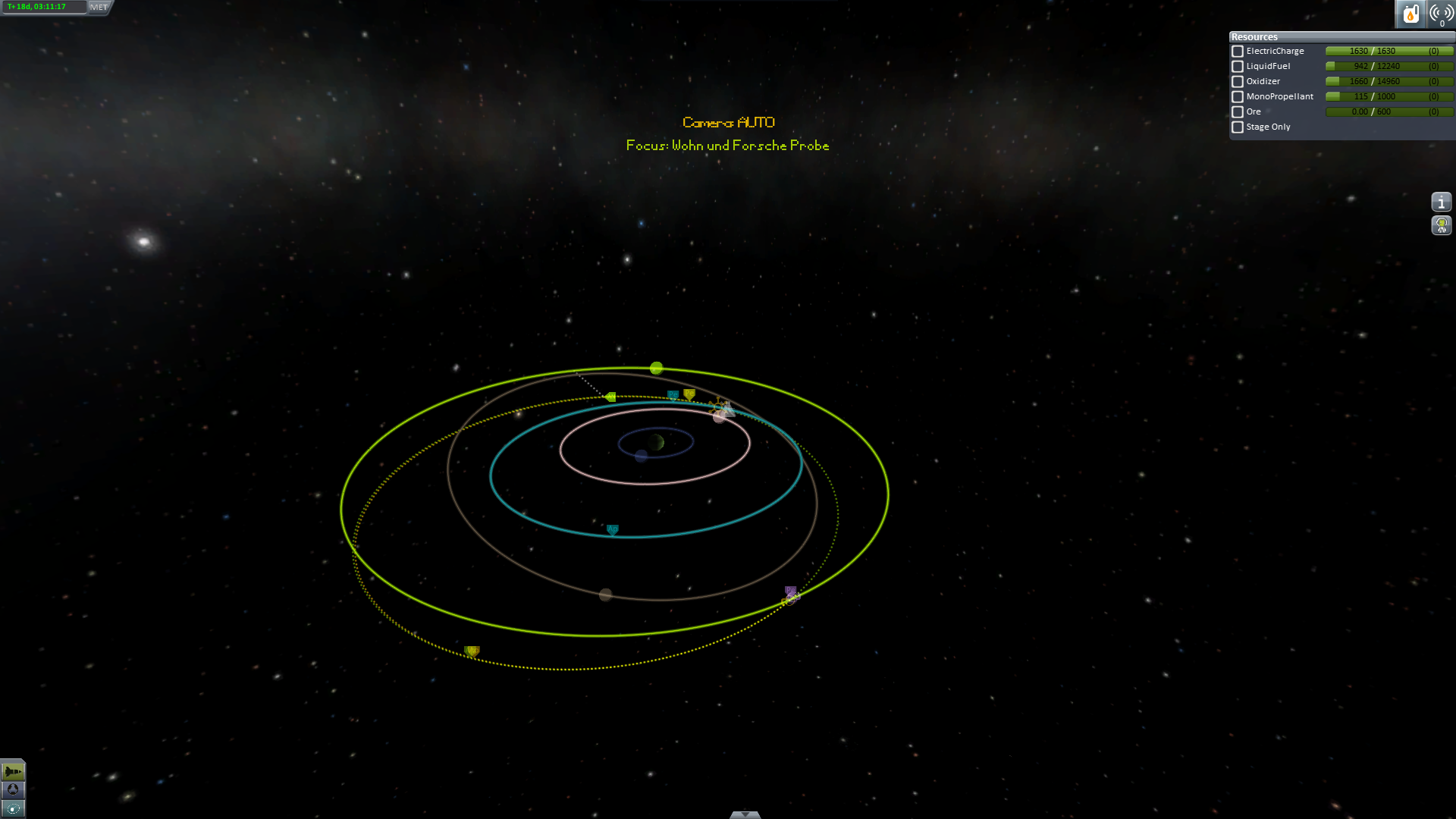Toggle the Ore resource checkbox
Image resolution: width=1456 pixels, height=819 pixels.
click(1238, 112)
